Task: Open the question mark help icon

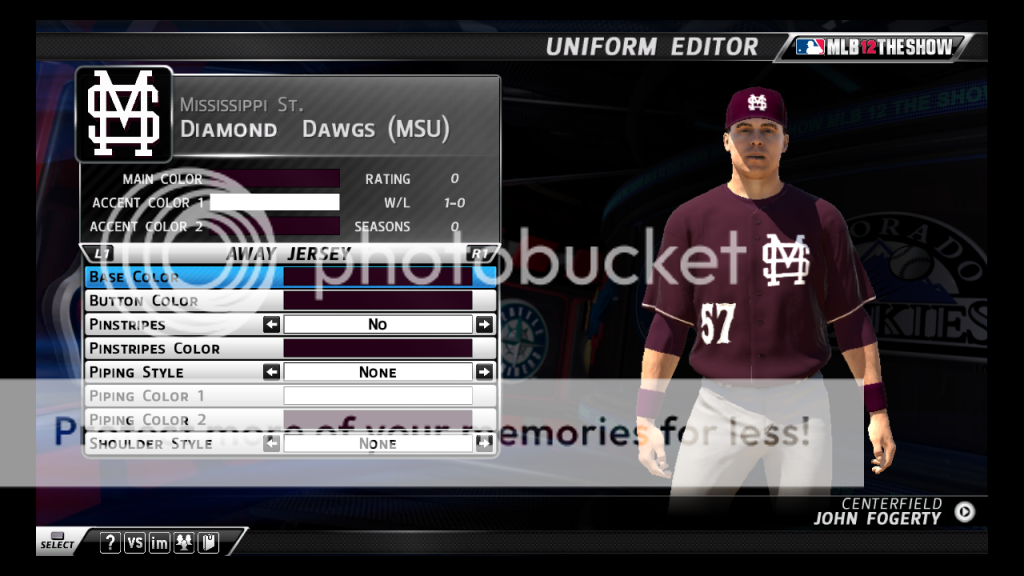Action: tap(111, 543)
